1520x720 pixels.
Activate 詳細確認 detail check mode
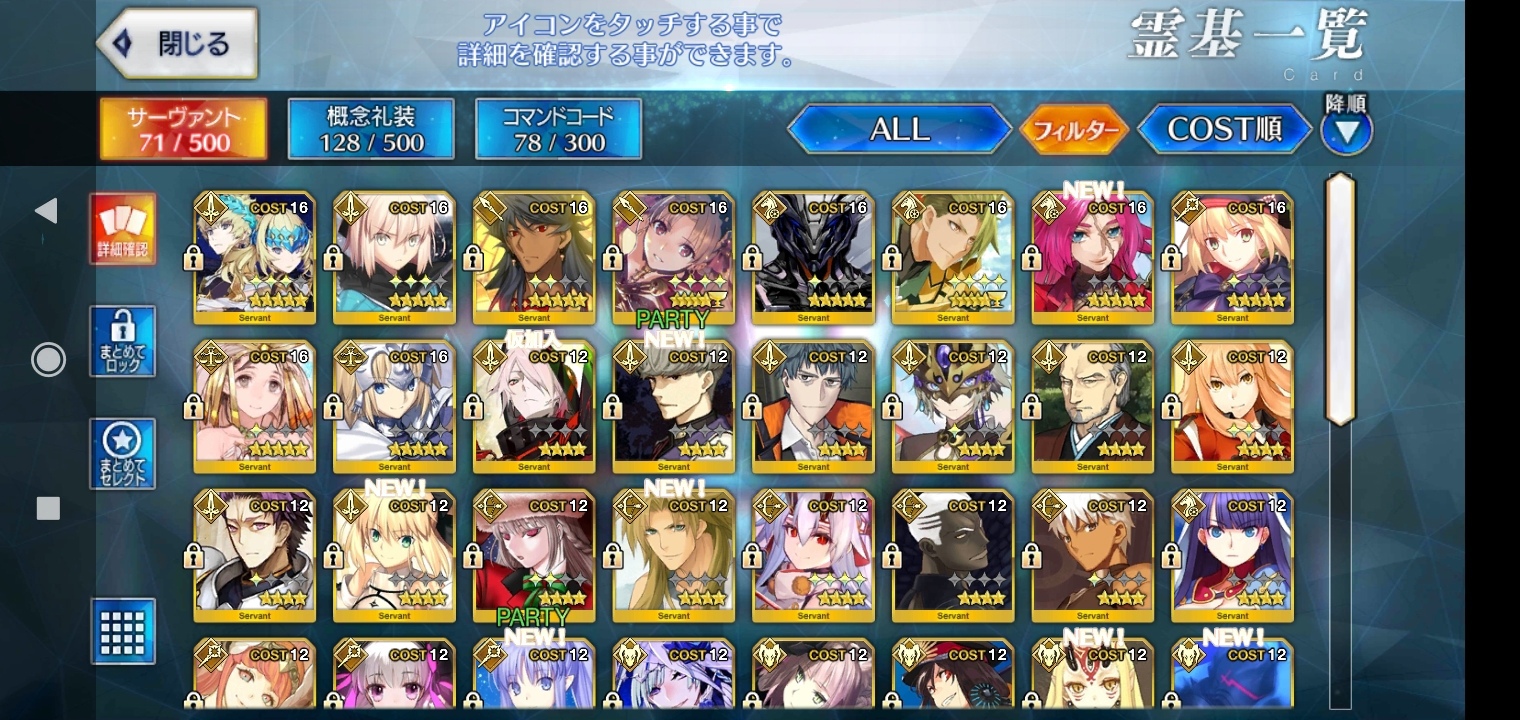pyautogui.click(x=123, y=229)
